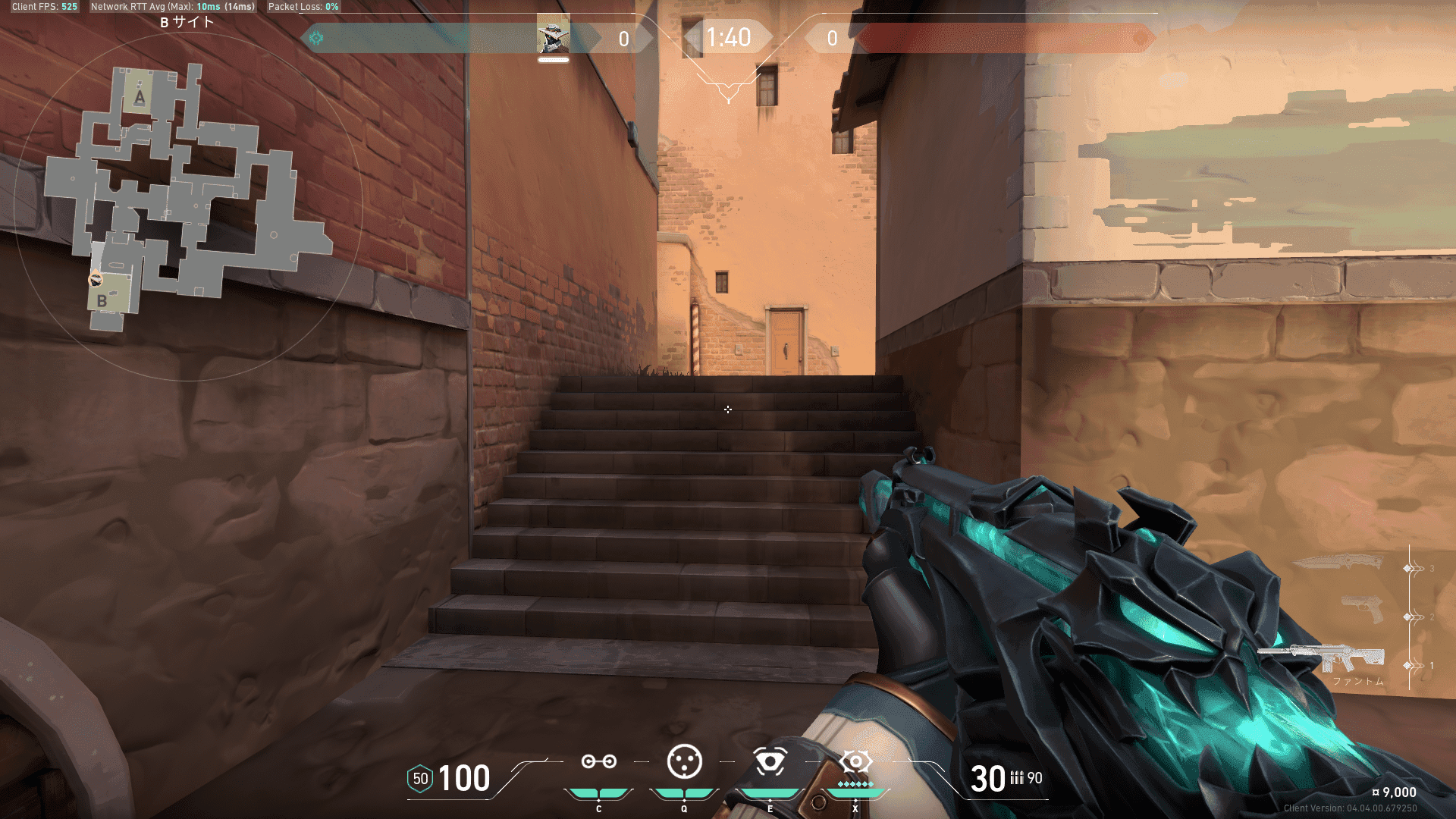Image resolution: width=1456 pixels, height=819 pixels.
Task: Activate the X ultimate ability icon
Action: click(855, 761)
